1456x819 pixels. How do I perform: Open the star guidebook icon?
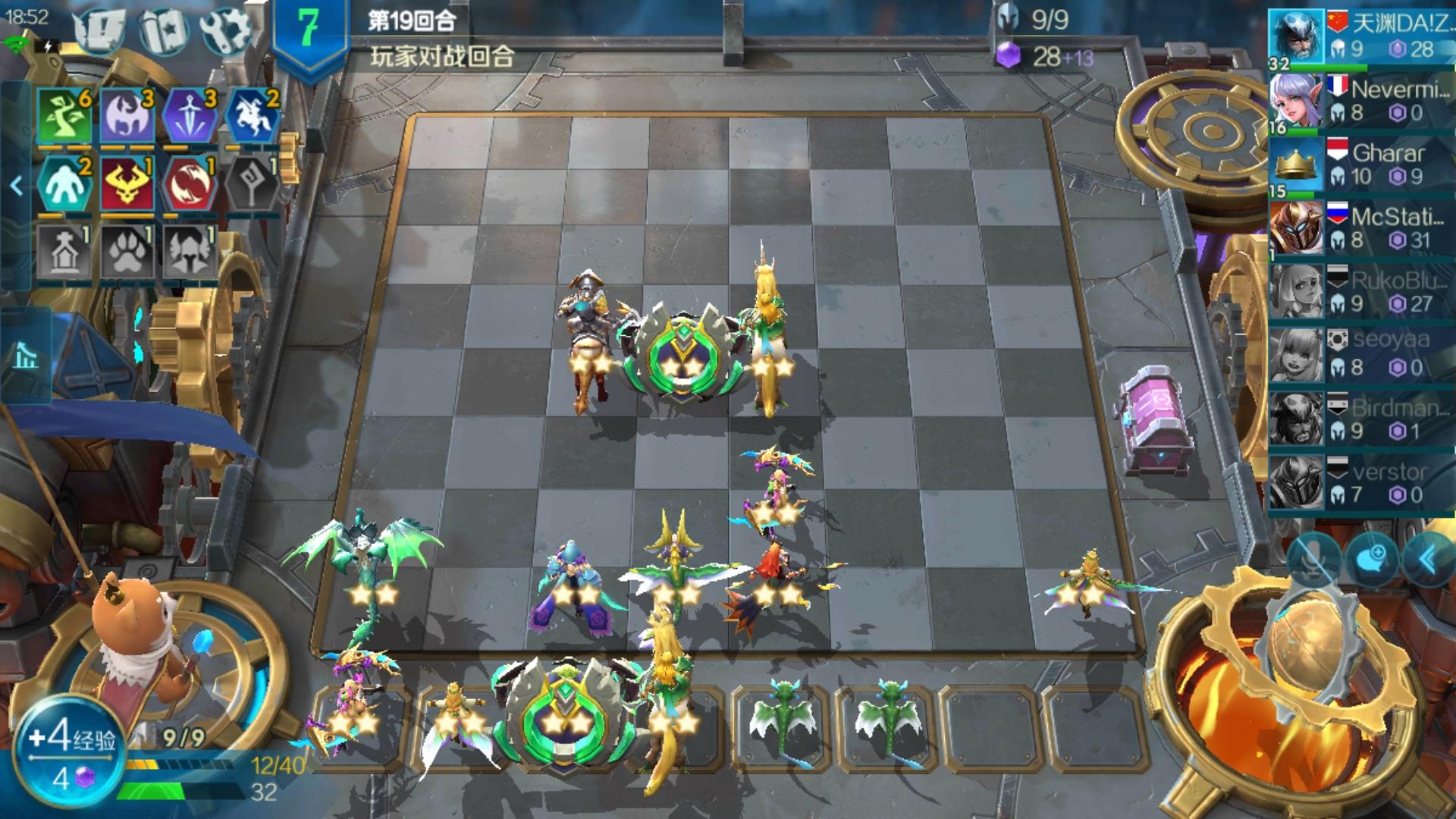(x=164, y=32)
